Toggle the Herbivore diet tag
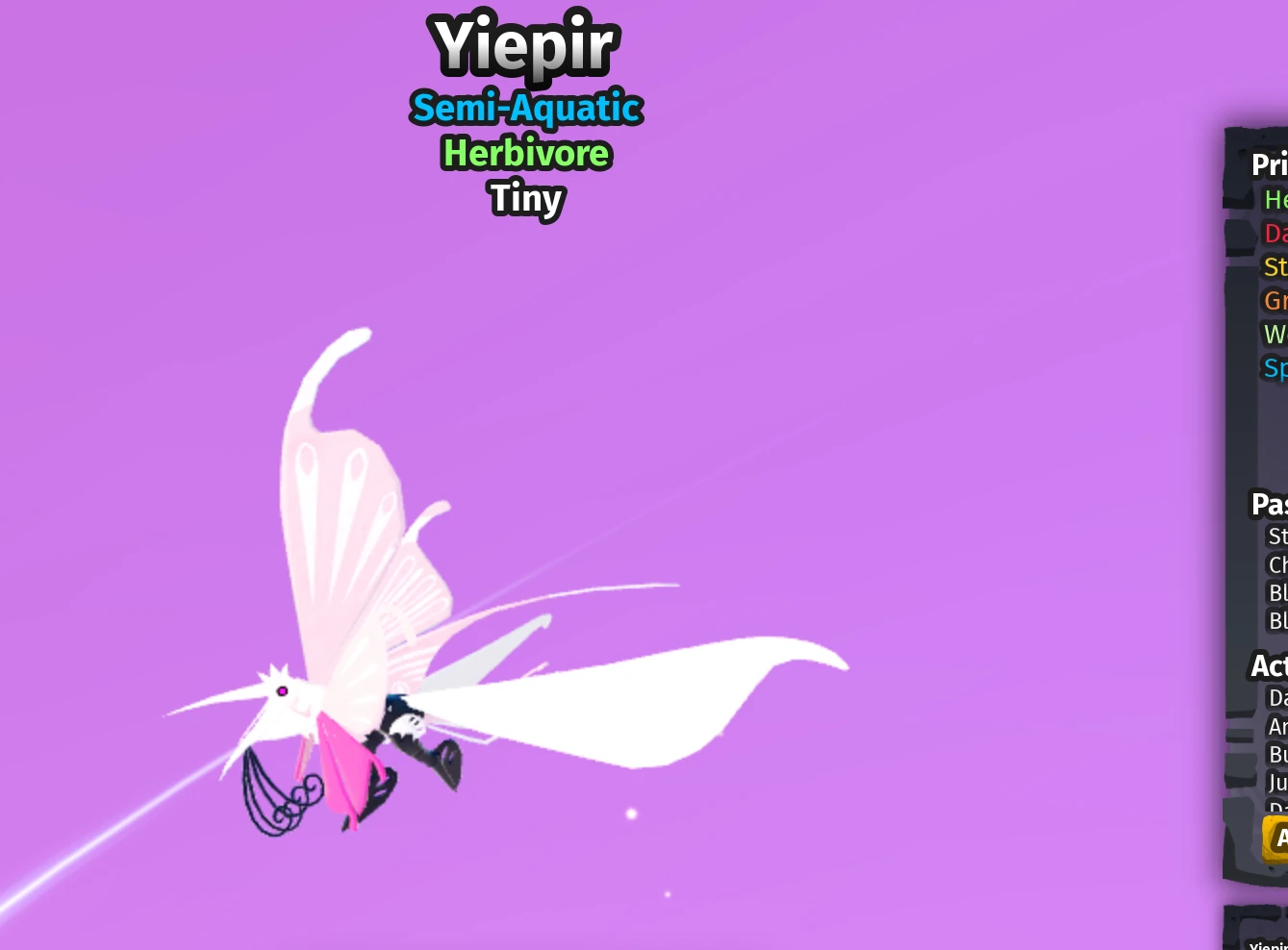The image size is (1288, 950). pyautogui.click(x=525, y=153)
